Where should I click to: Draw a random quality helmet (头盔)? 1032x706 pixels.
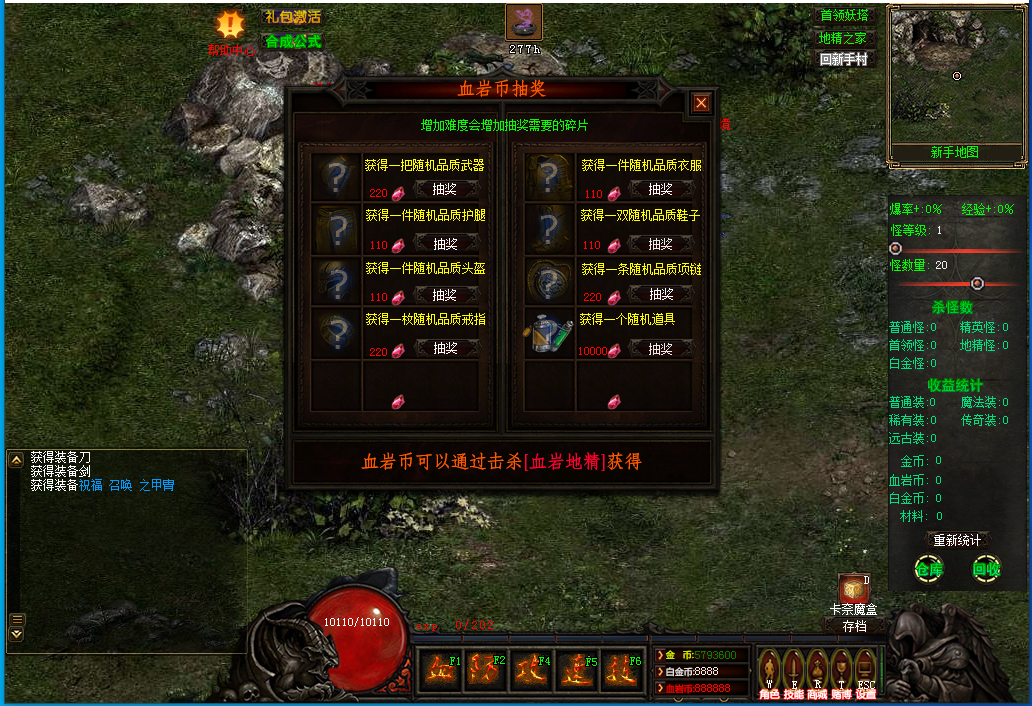[x=445, y=295]
